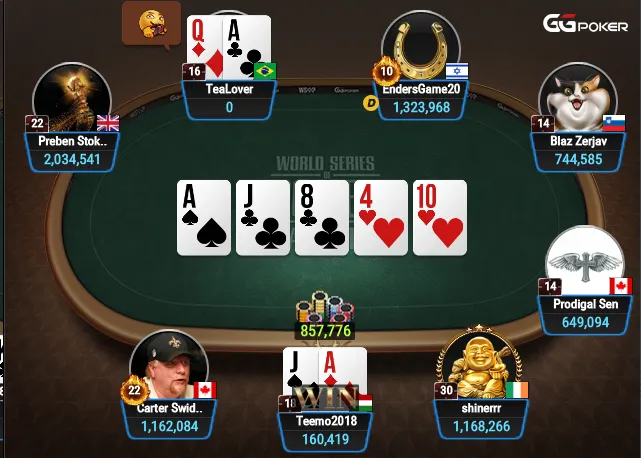The width and height of the screenshot is (641, 458).
Task: Click Carter Swid's player avatar
Action: 169,366
